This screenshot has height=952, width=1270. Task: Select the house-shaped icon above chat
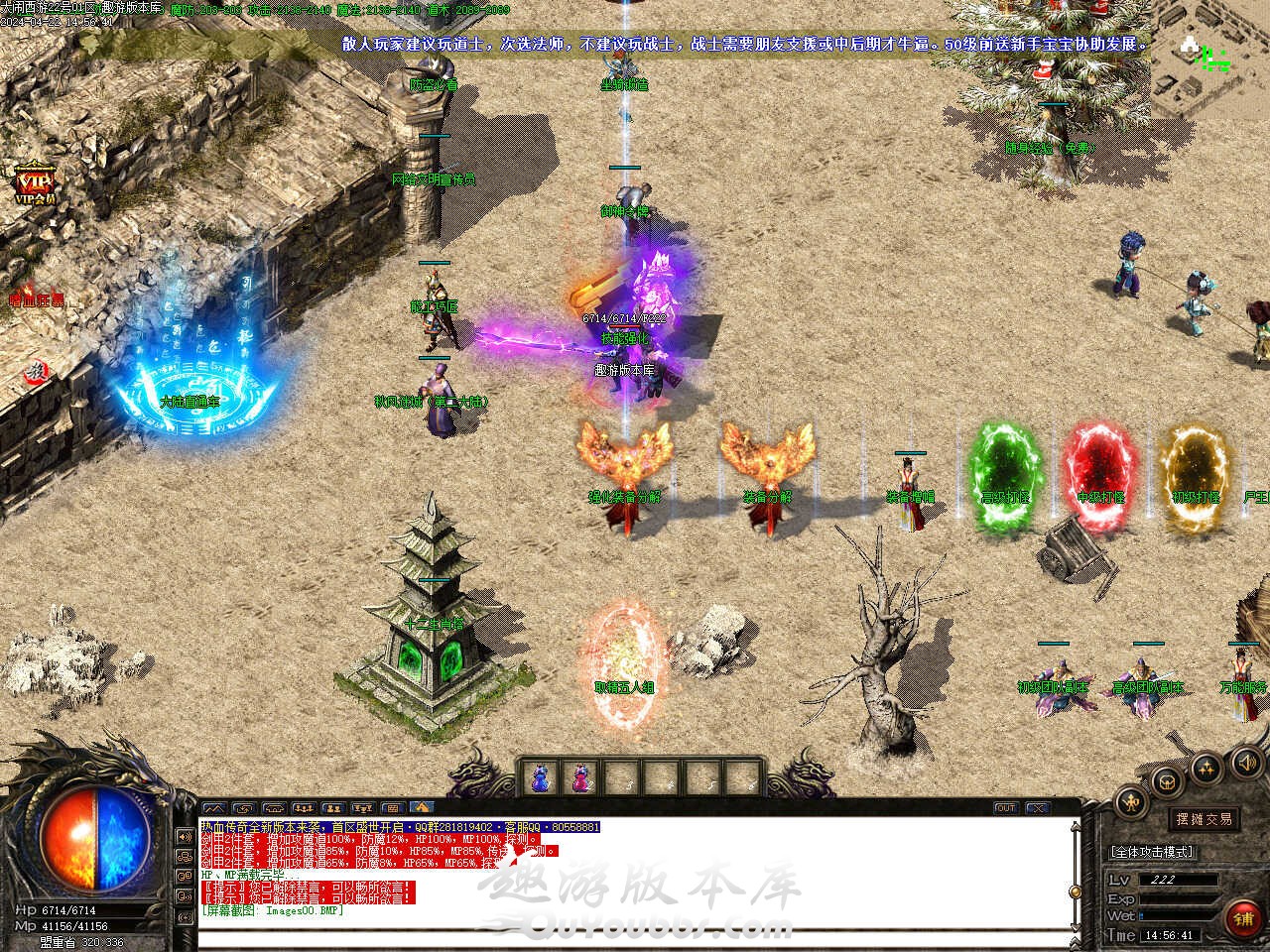coord(421,808)
